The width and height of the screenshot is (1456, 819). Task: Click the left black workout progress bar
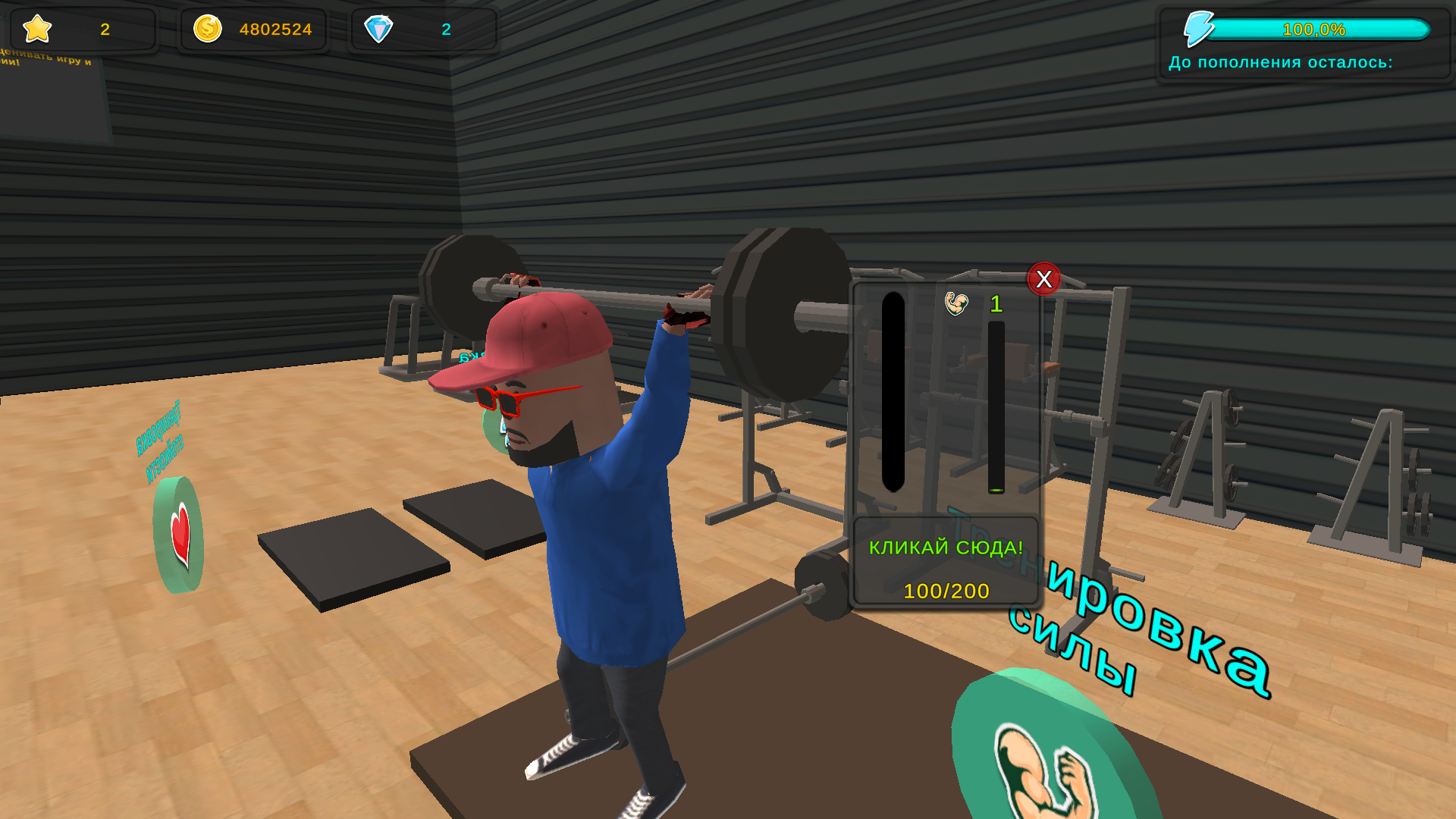coord(892,391)
